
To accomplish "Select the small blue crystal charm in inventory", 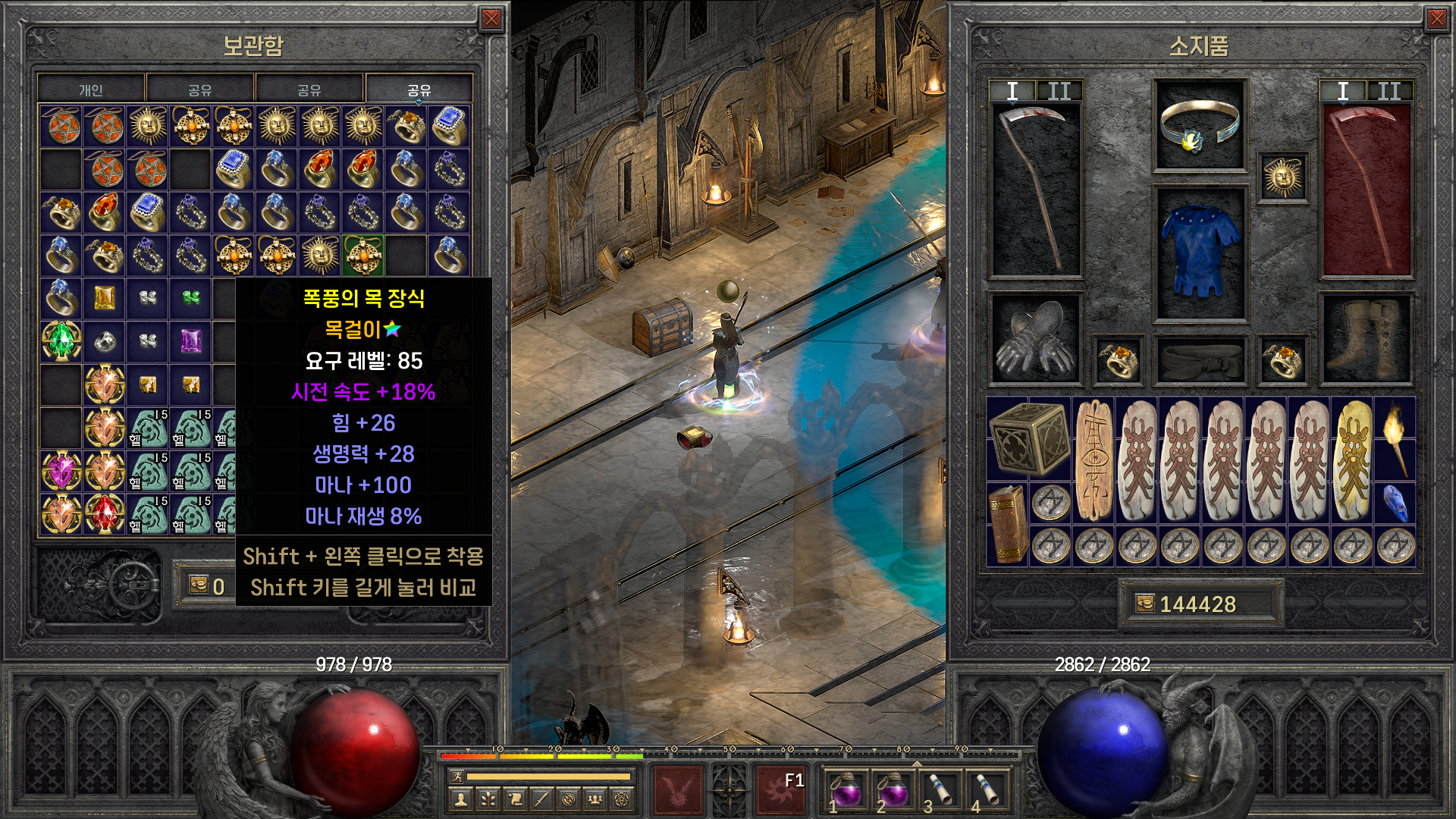I will 1395,503.
